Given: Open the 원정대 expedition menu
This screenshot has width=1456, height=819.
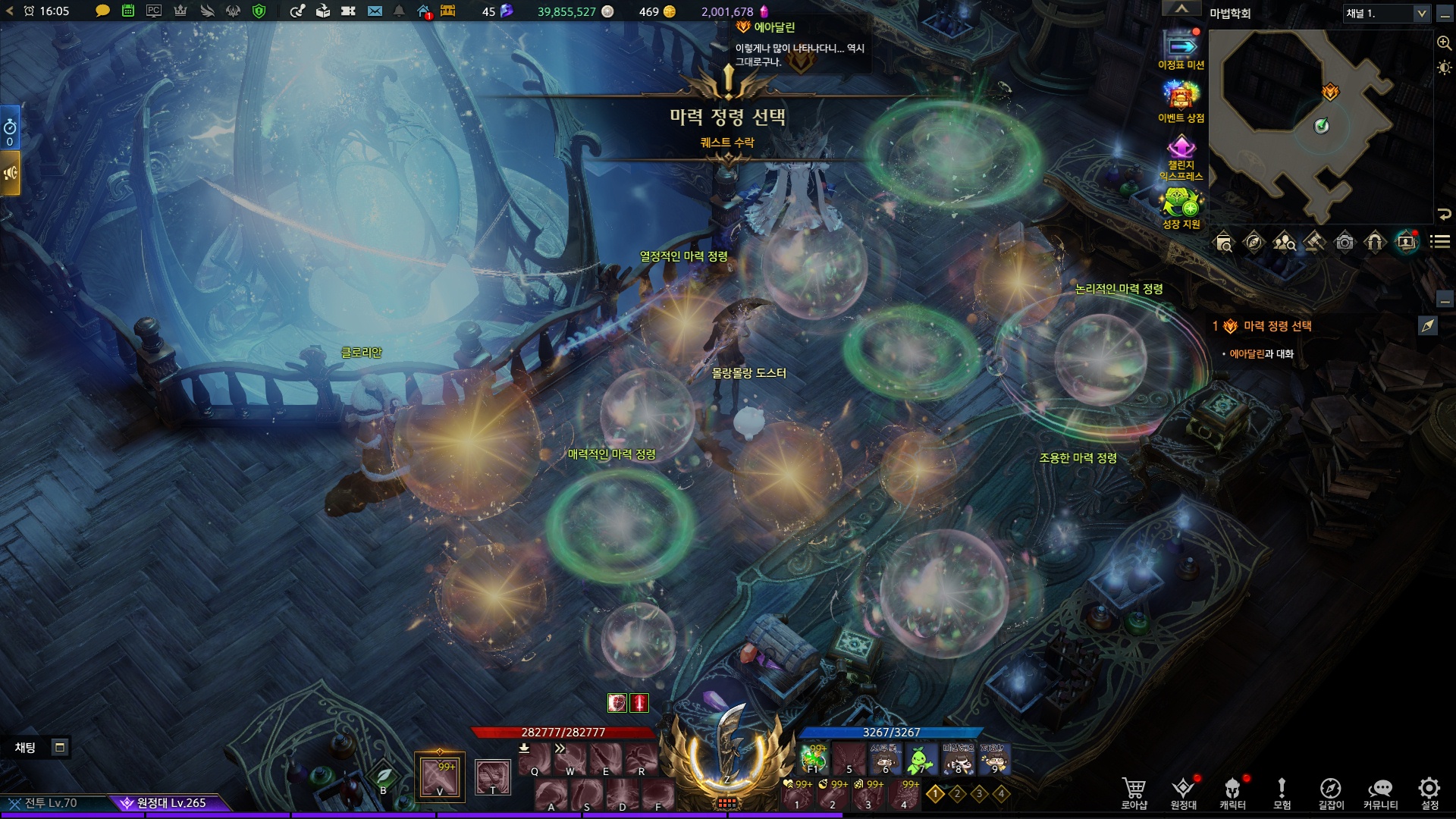Looking at the screenshot, I should pyautogui.click(x=1183, y=792).
